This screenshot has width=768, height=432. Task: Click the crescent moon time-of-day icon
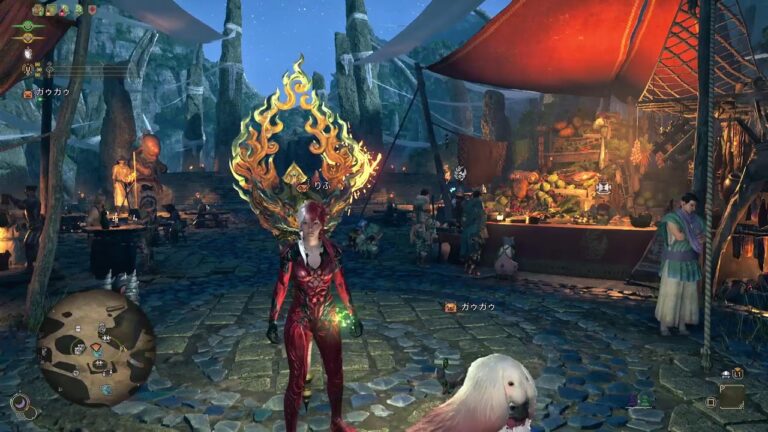(19, 403)
